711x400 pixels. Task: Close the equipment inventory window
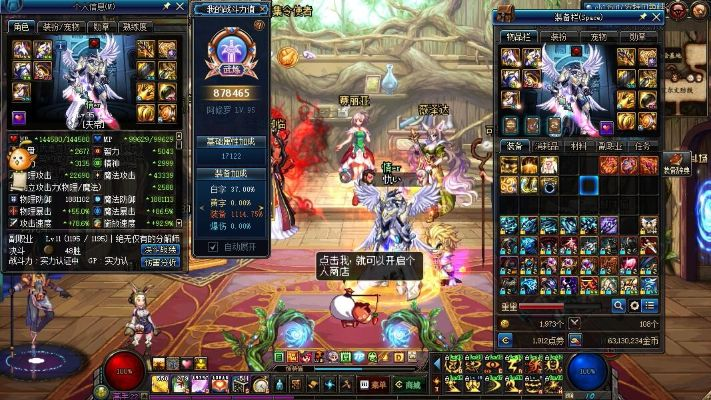(656, 17)
